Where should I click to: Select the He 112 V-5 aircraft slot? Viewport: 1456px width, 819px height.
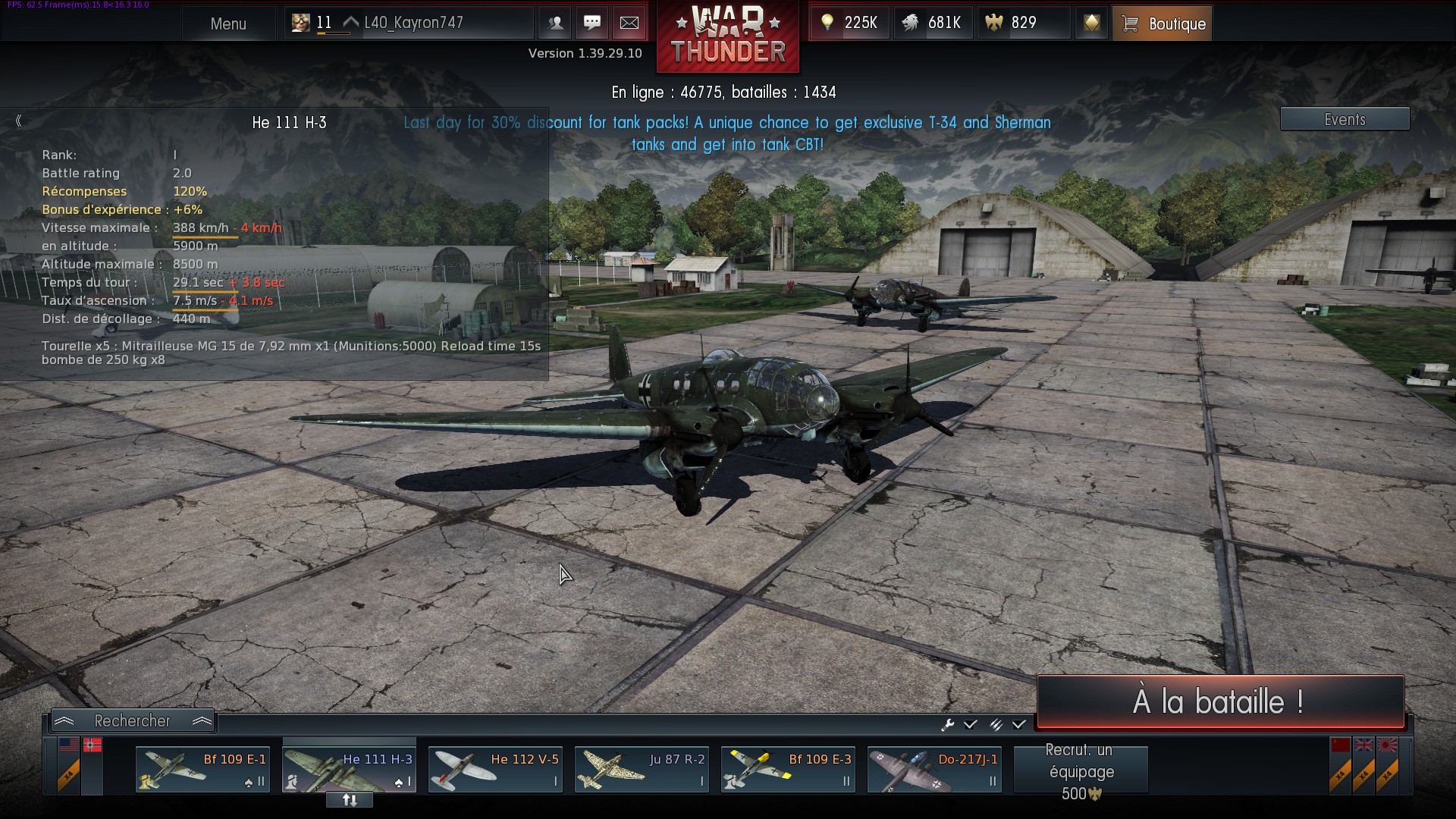(x=495, y=769)
